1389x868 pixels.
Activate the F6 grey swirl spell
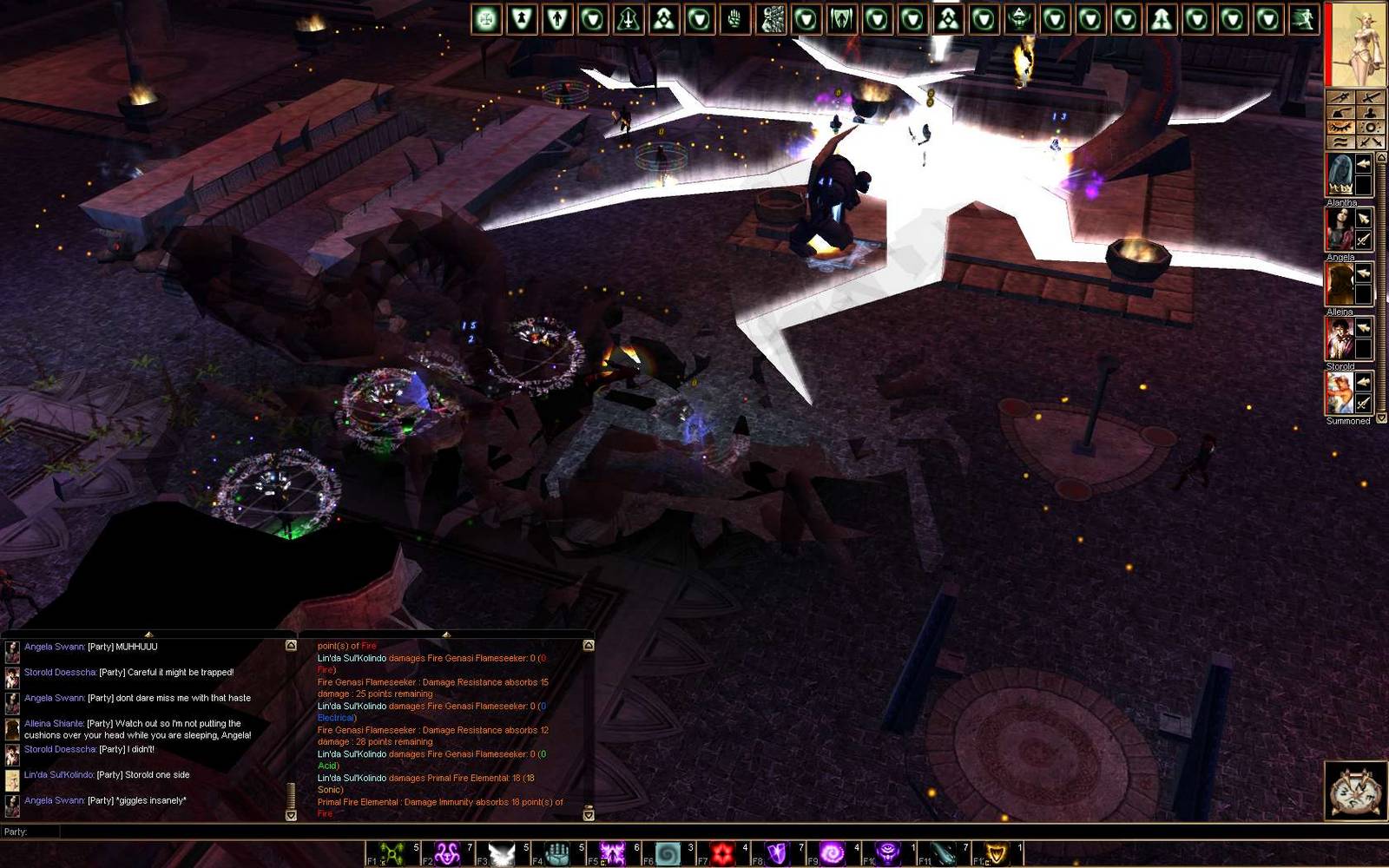click(667, 854)
